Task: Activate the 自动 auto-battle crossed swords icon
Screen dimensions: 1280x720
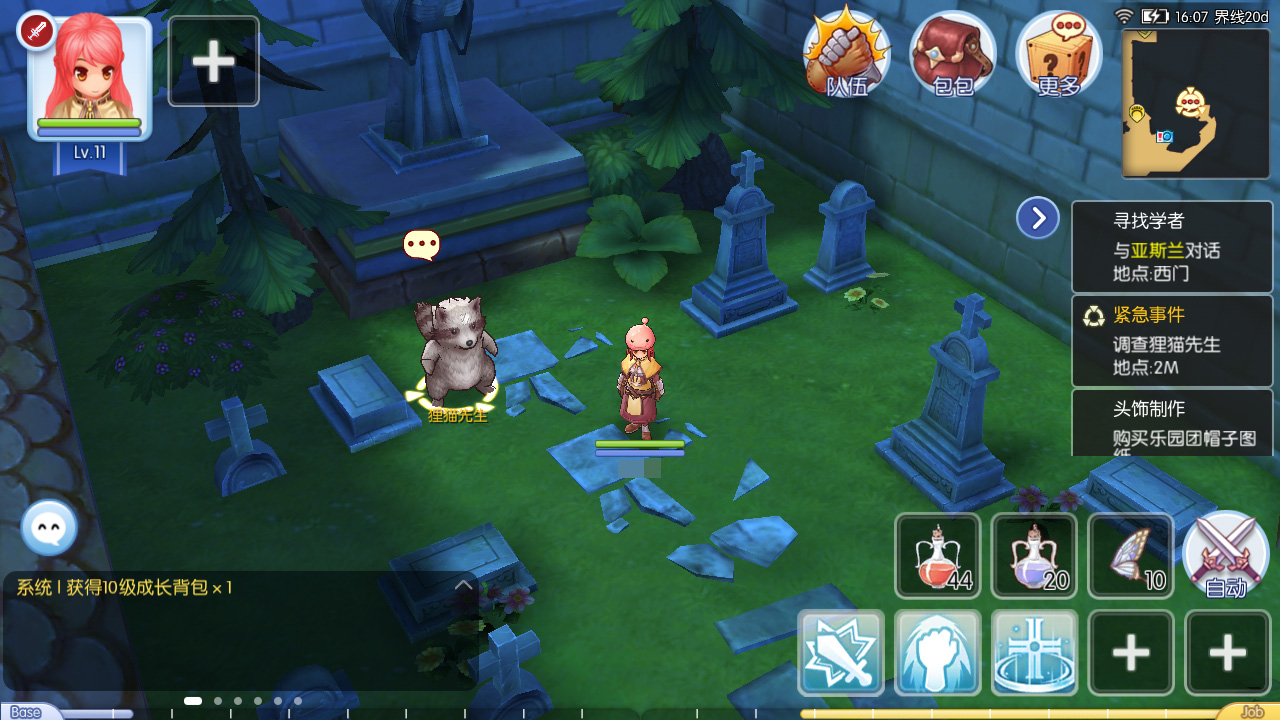Action: [x=1226, y=555]
